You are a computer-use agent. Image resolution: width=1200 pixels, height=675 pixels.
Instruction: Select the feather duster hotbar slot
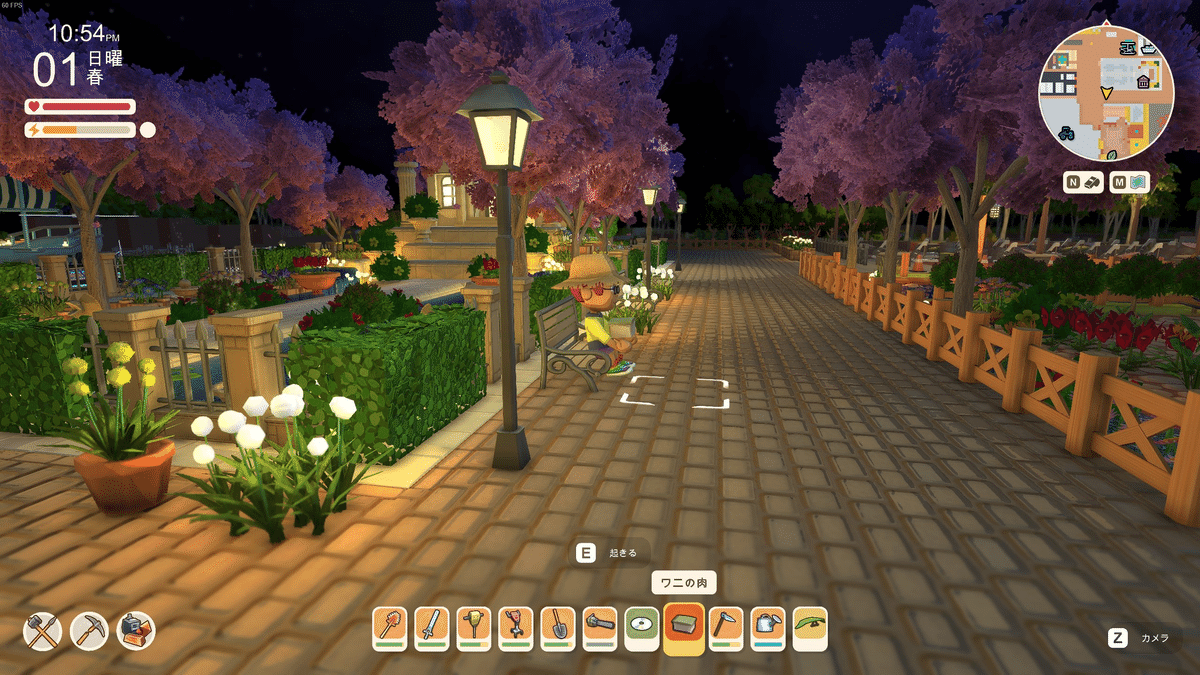click(390, 628)
